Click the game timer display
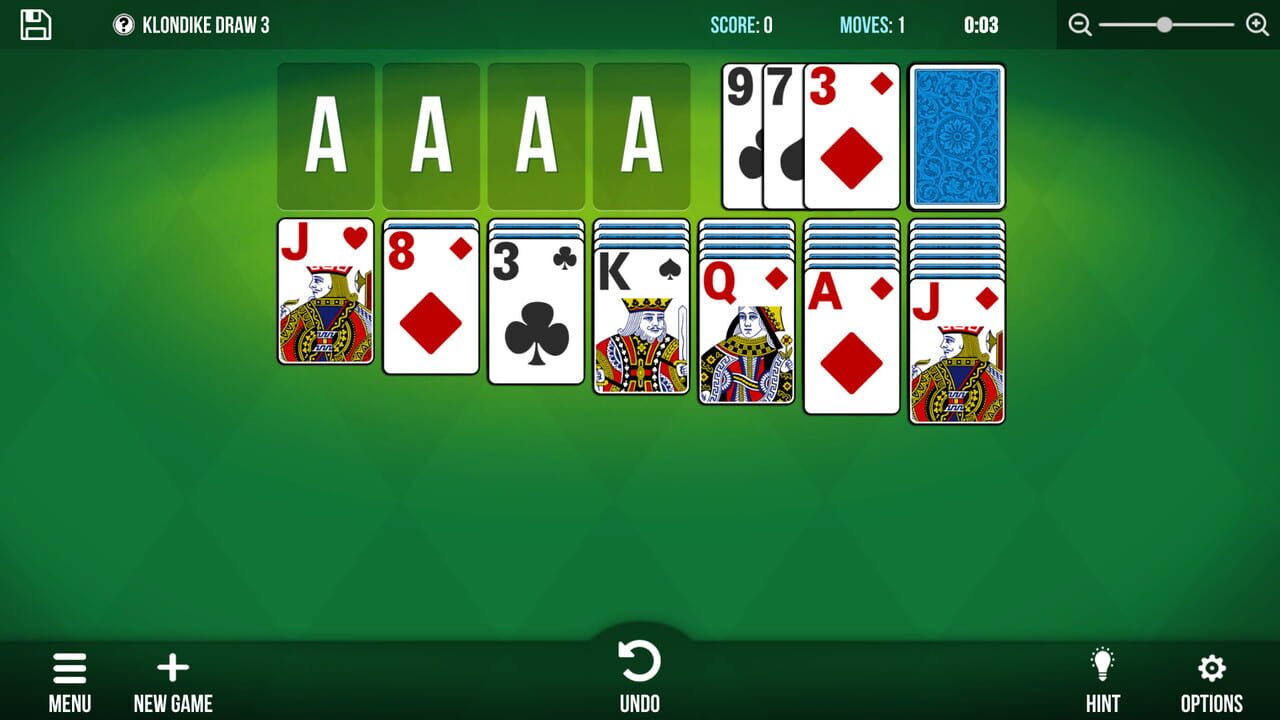The width and height of the screenshot is (1280, 720). (x=983, y=25)
